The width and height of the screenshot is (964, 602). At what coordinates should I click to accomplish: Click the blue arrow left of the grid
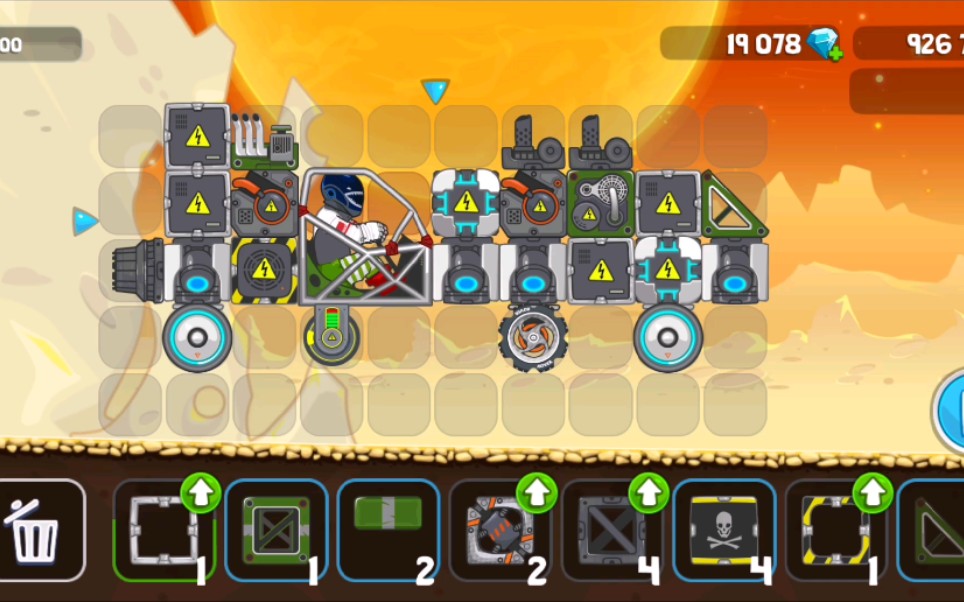tap(85, 221)
